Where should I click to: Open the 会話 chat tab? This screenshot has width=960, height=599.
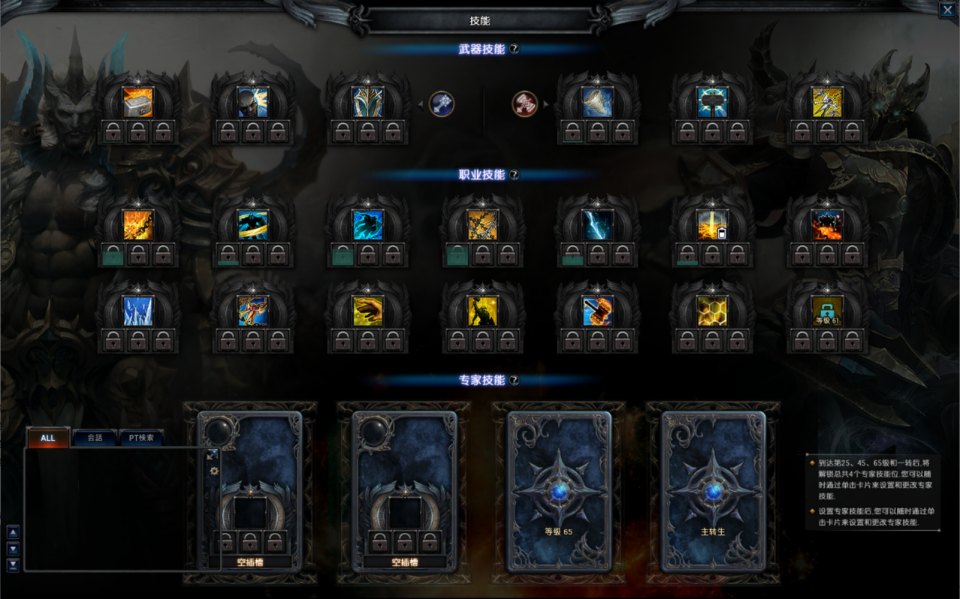click(94, 438)
